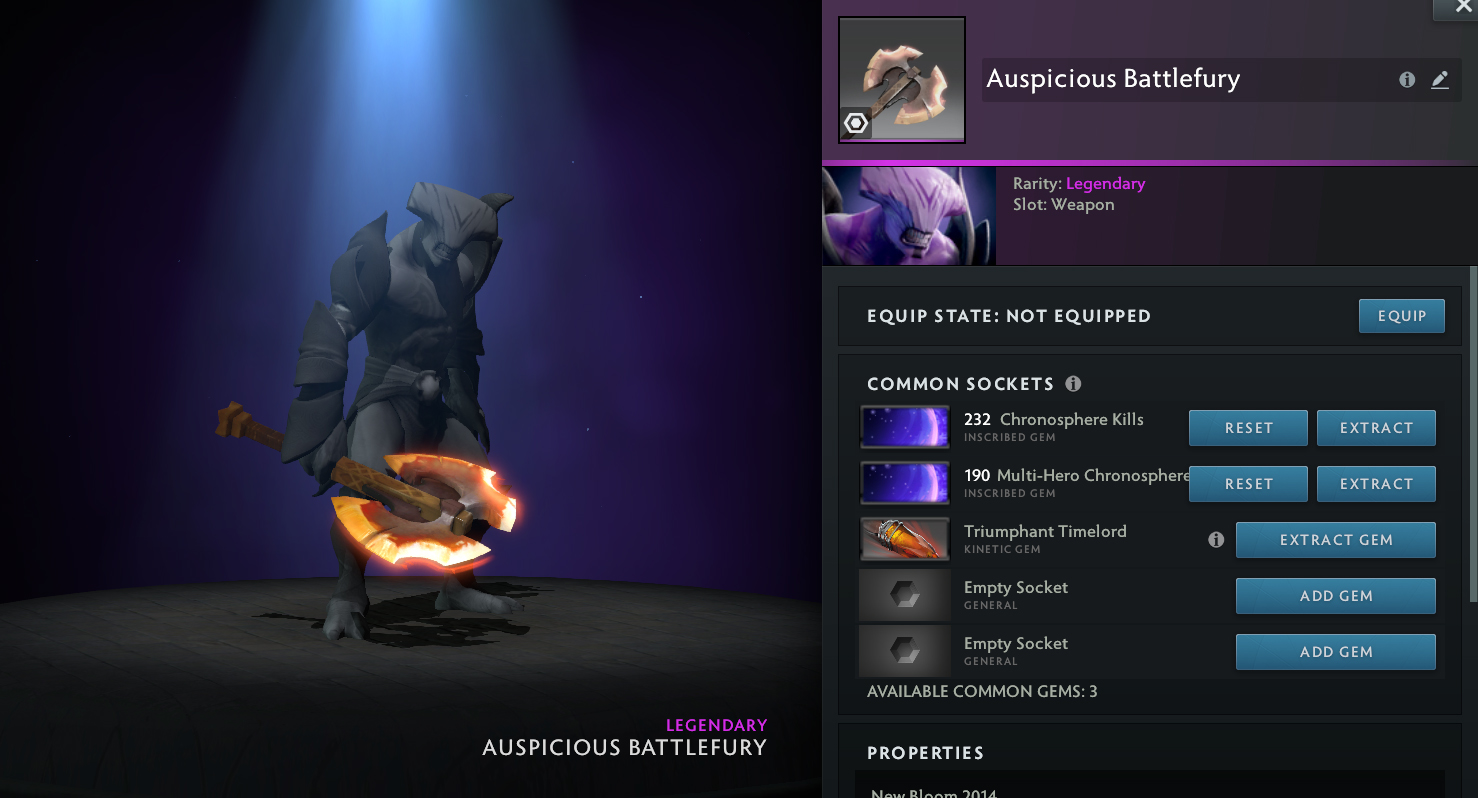Viewport: 1478px width, 798px height.
Task: Select the Multi-Hero Chronosphere gem icon
Action: click(904, 484)
